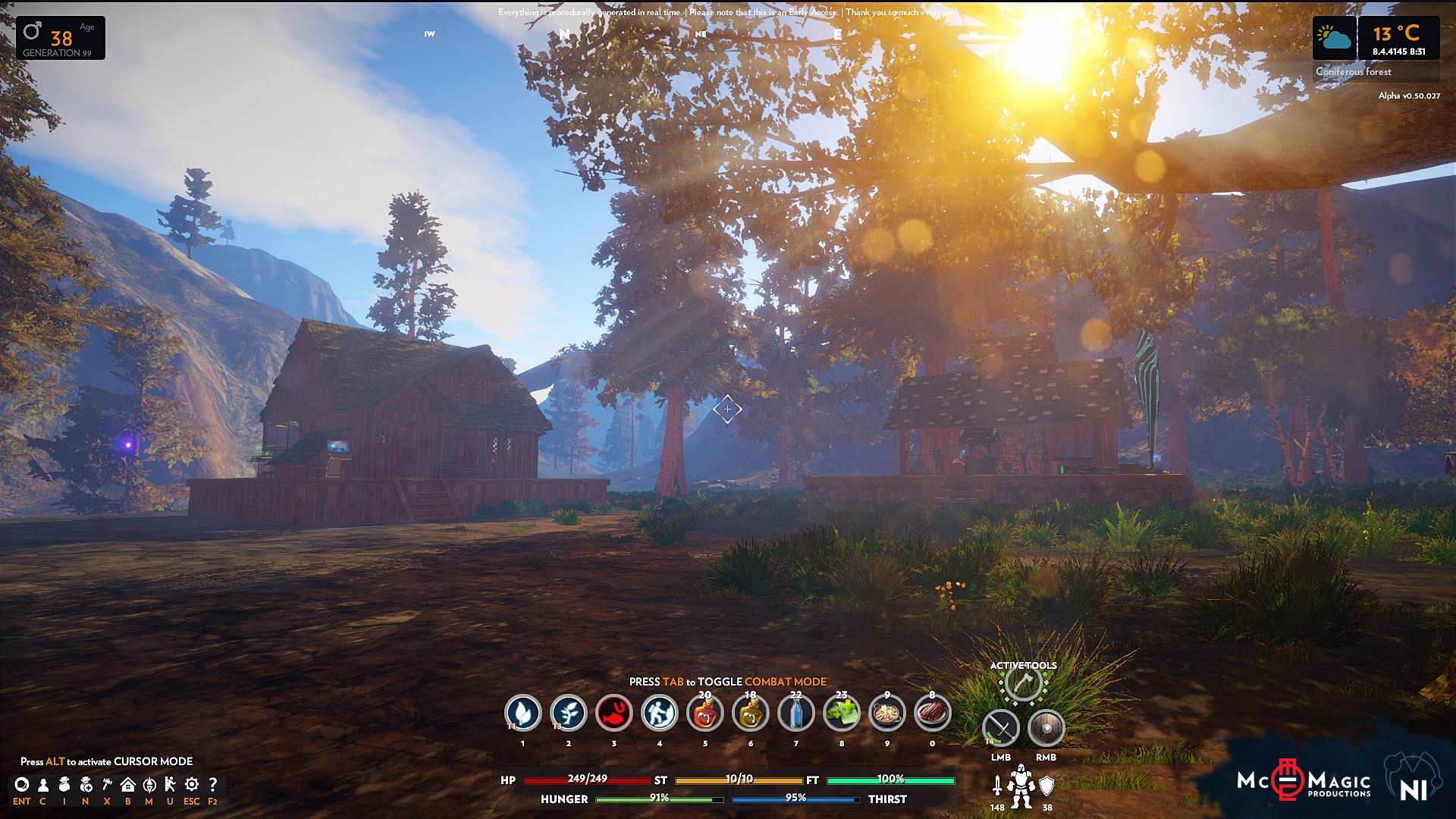Open the settings gear icon
Viewport: 1456px width, 819px height.
(x=192, y=785)
